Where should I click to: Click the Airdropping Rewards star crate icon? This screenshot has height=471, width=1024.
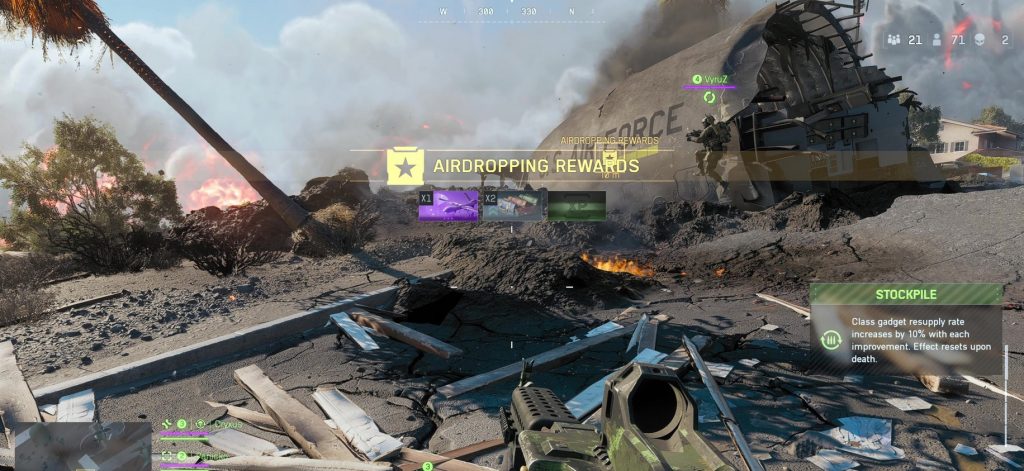pyautogui.click(x=405, y=166)
